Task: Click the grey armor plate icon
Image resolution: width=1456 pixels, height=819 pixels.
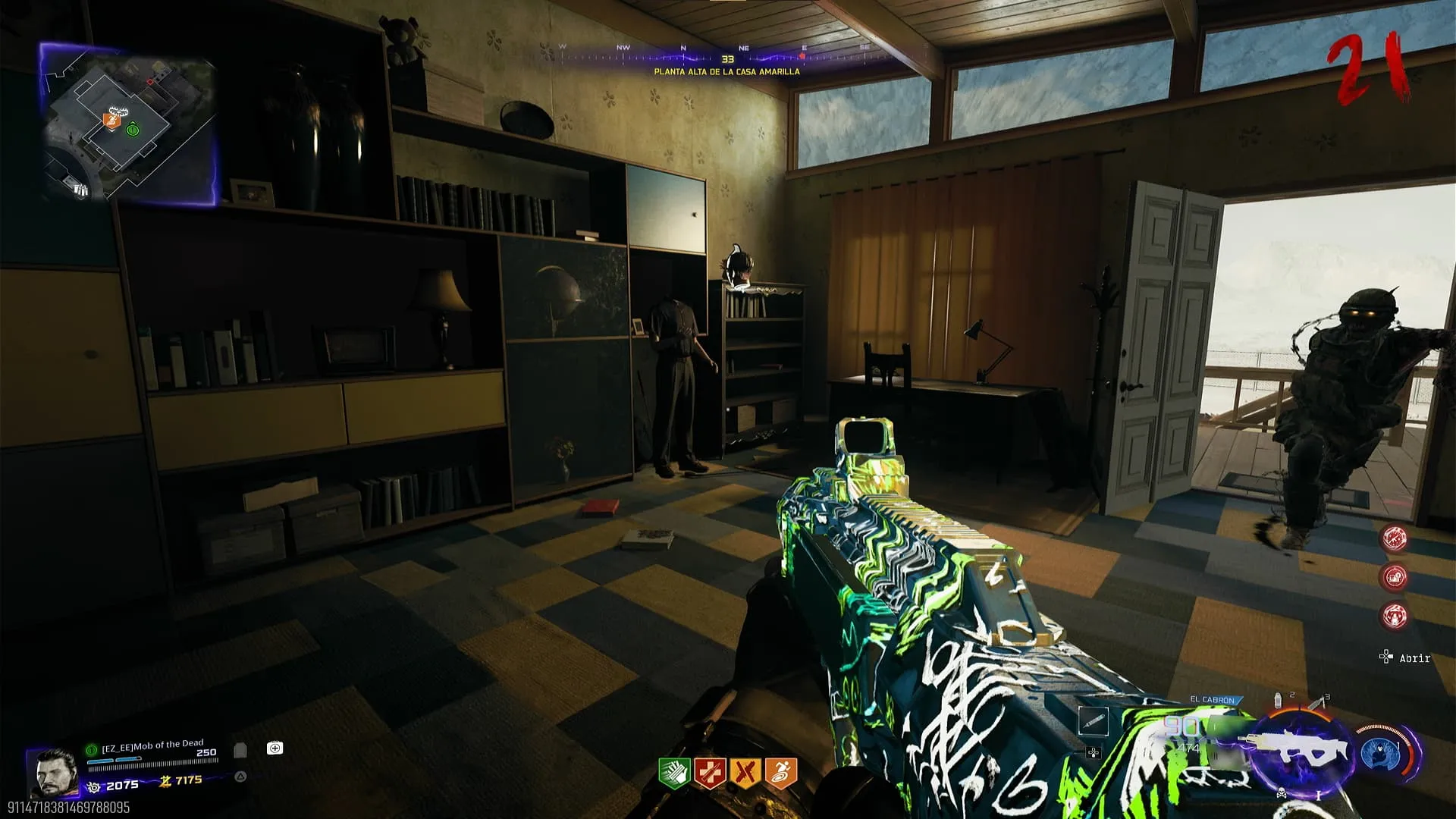Action: coord(240,750)
